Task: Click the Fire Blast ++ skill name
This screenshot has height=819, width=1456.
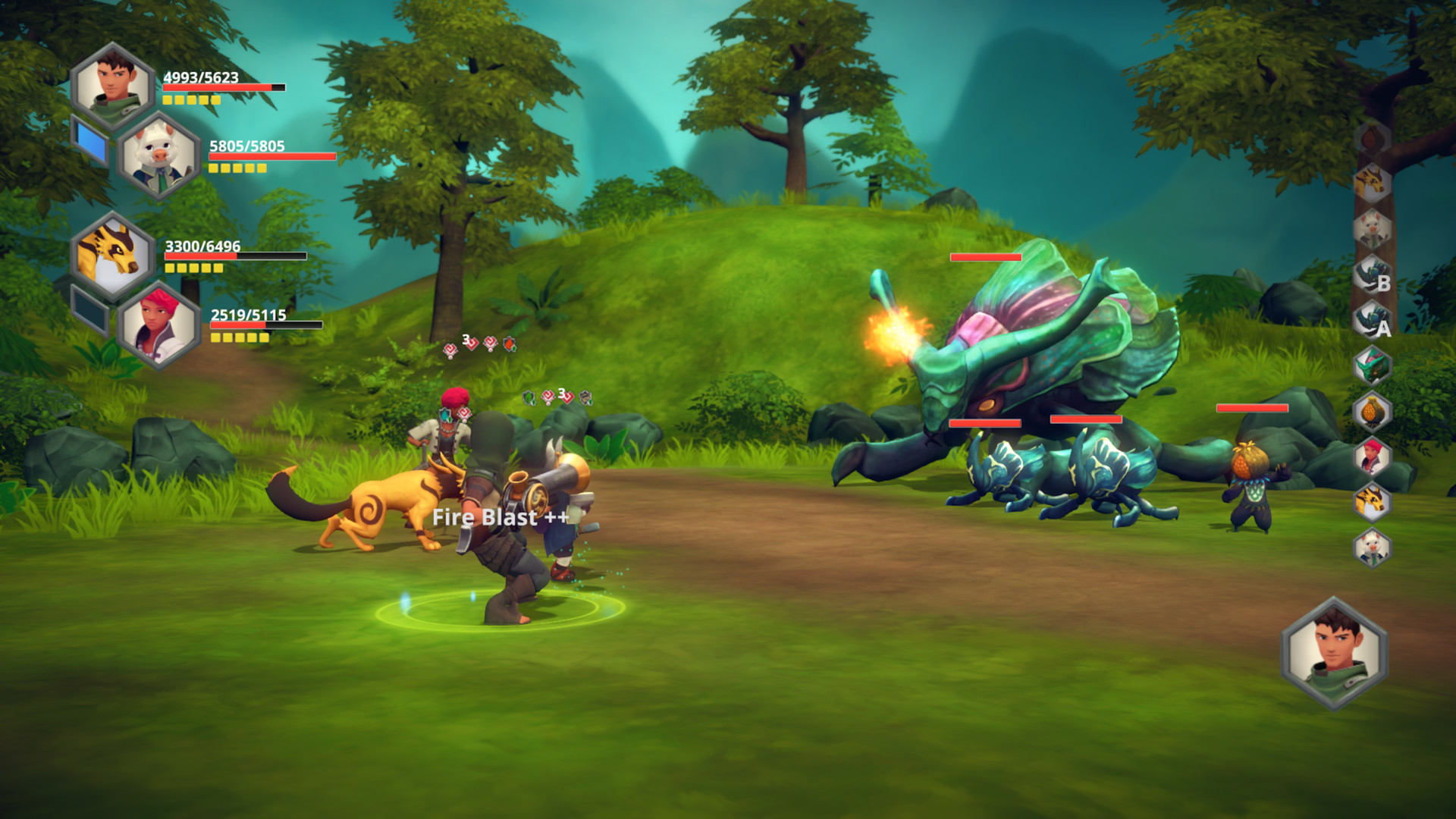Action: (x=501, y=518)
